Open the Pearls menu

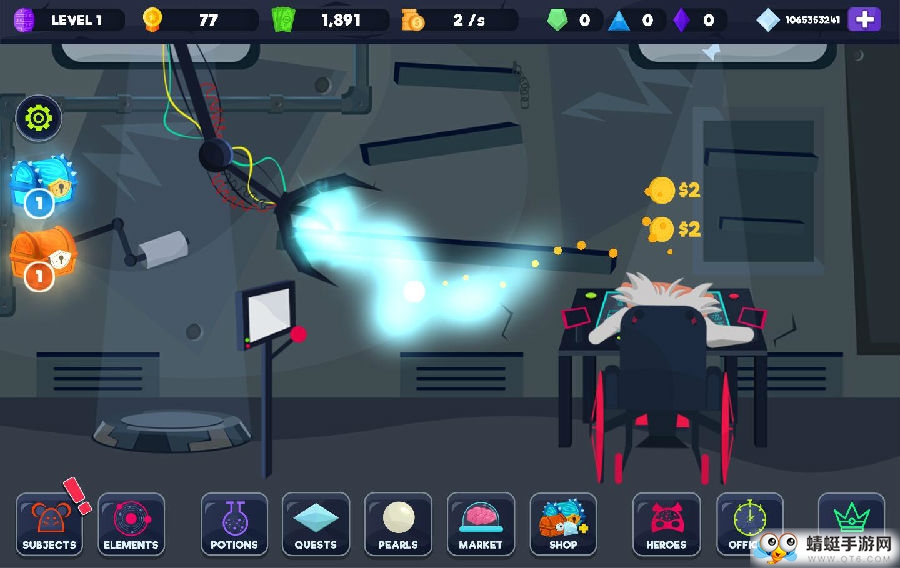[x=398, y=524]
